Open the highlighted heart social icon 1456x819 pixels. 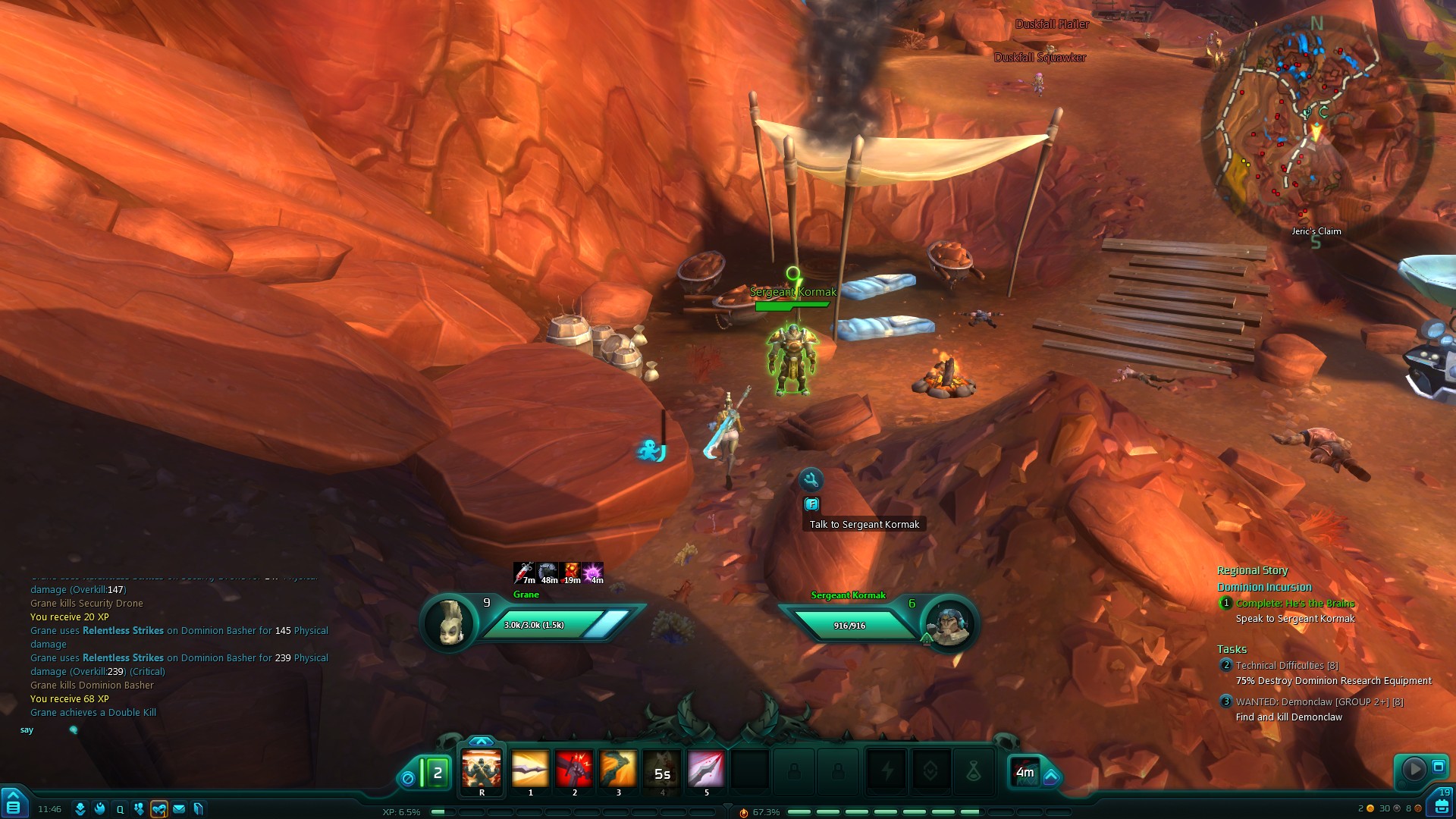158,809
